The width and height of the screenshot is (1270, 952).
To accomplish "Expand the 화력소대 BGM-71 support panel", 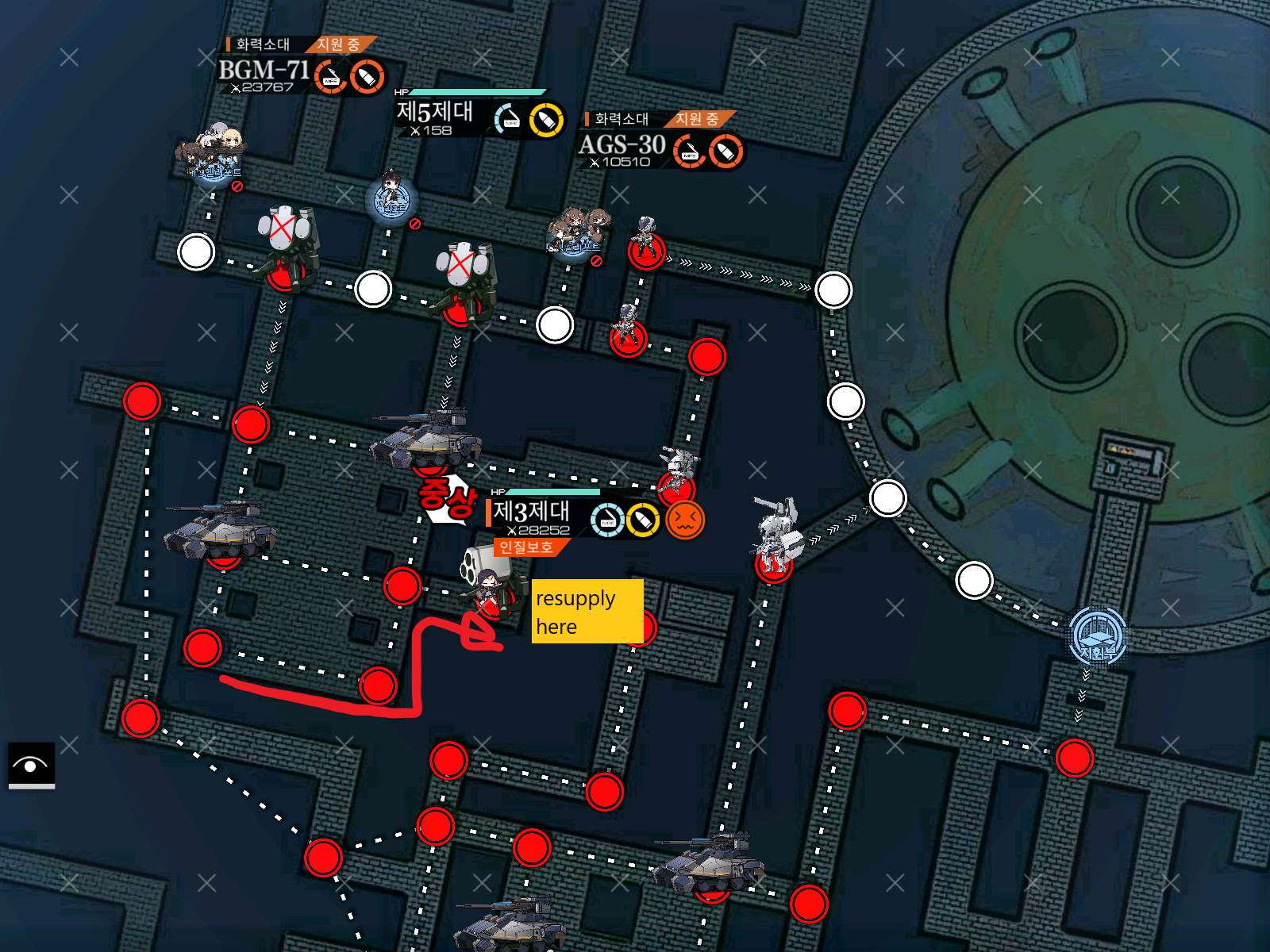I will tap(262, 74).
